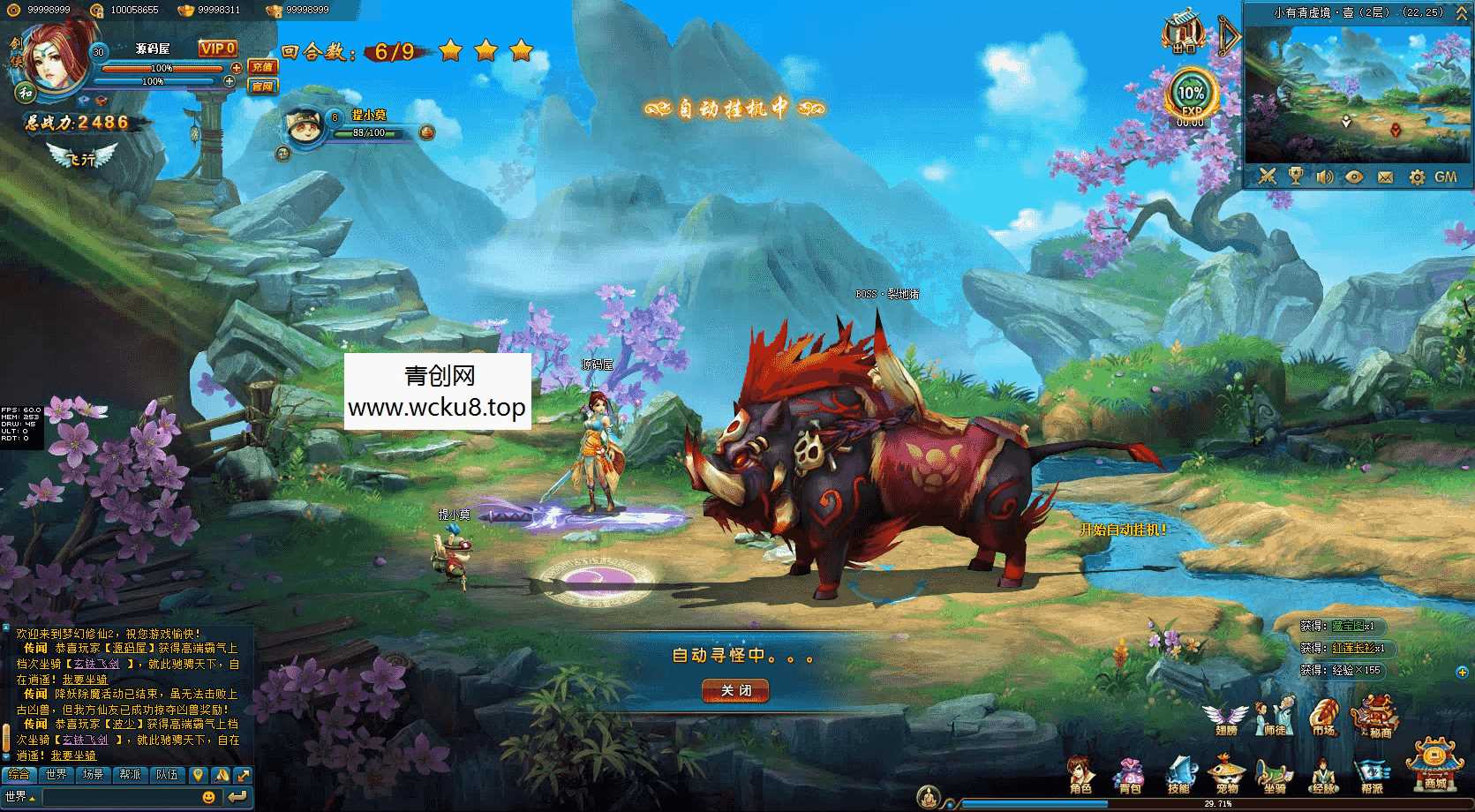Mute game sound with the speaker icon
Screen dimensions: 1475x812
click(x=1324, y=176)
